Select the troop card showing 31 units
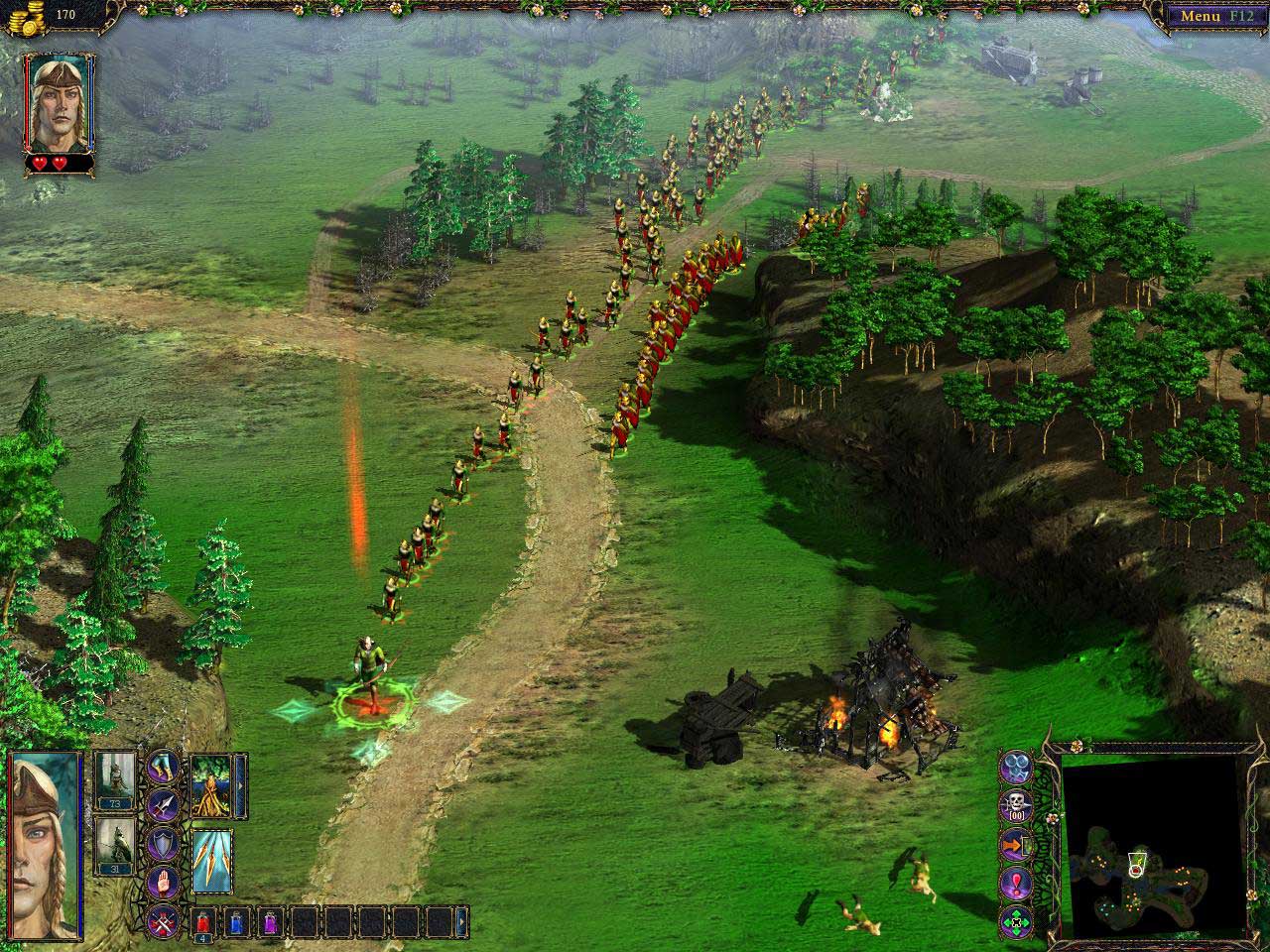The height and width of the screenshot is (952, 1270). click(x=116, y=845)
